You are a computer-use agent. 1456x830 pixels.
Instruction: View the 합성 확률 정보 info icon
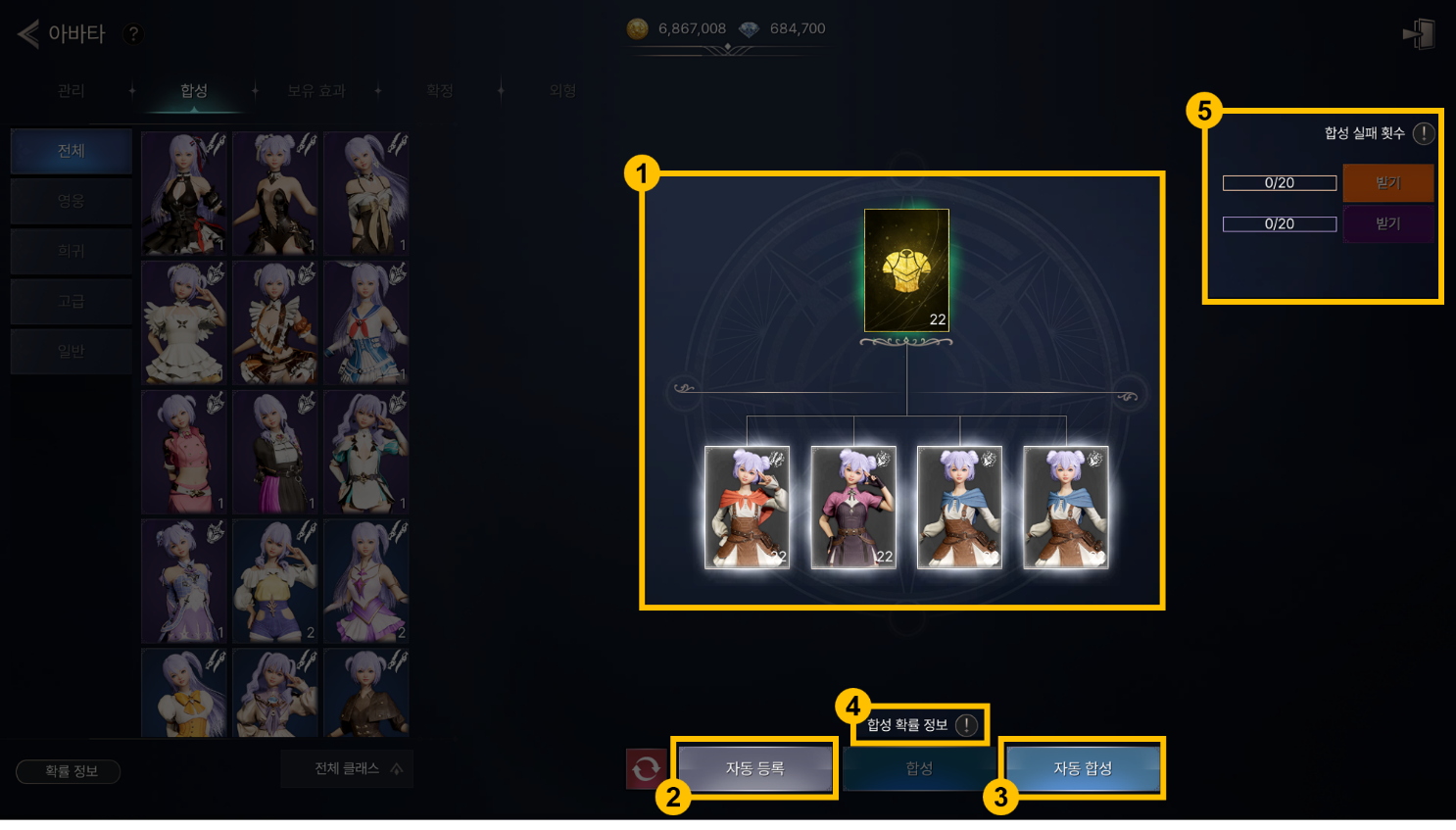(966, 725)
